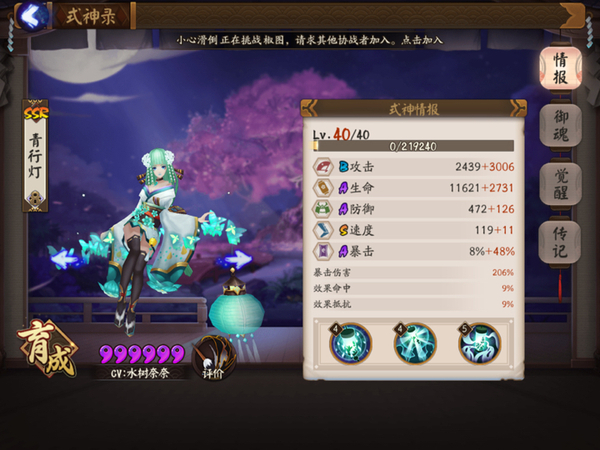View the first skill icon
Viewport: 600px width, 450px height.
(x=351, y=343)
